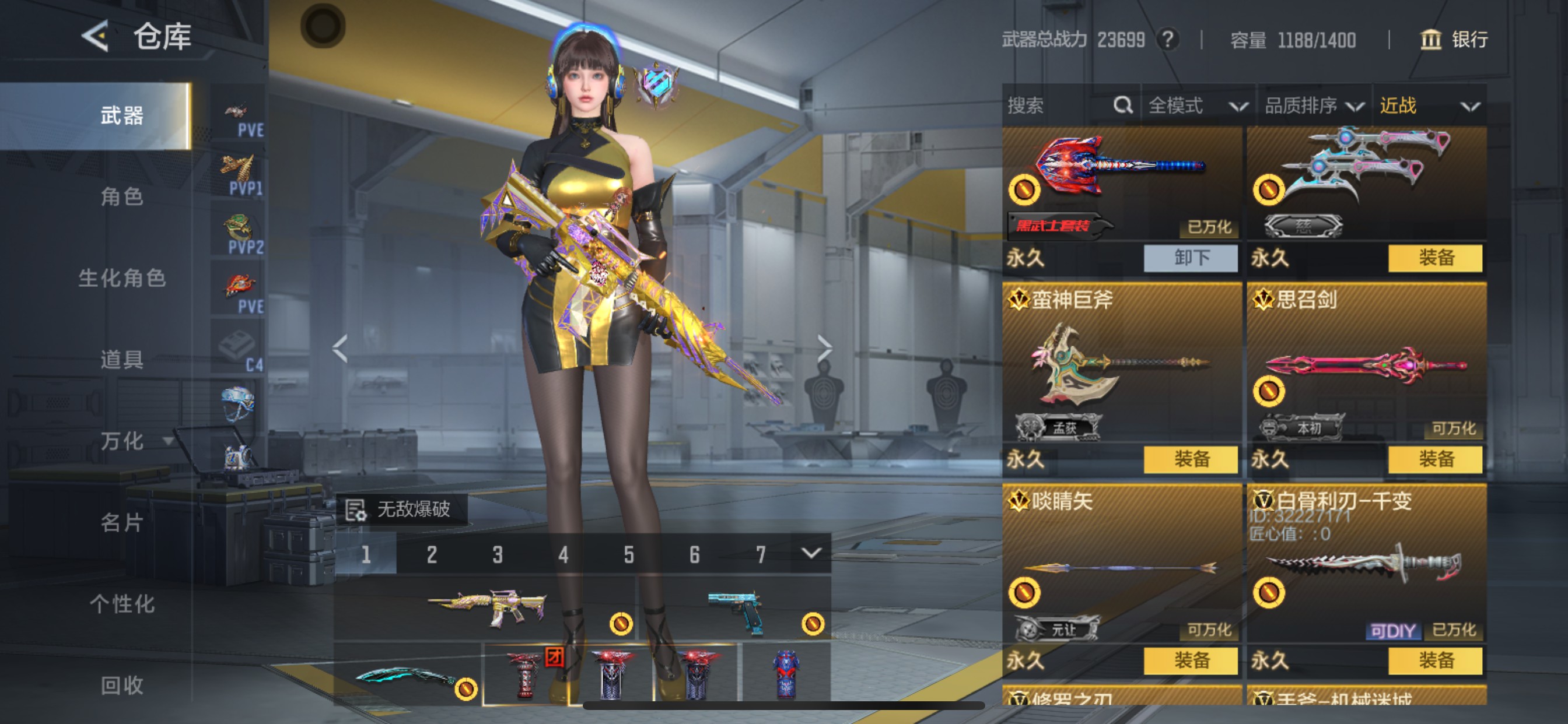Show the weapon power help tooltip
This screenshot has height=724, width=1568.
1167,40
